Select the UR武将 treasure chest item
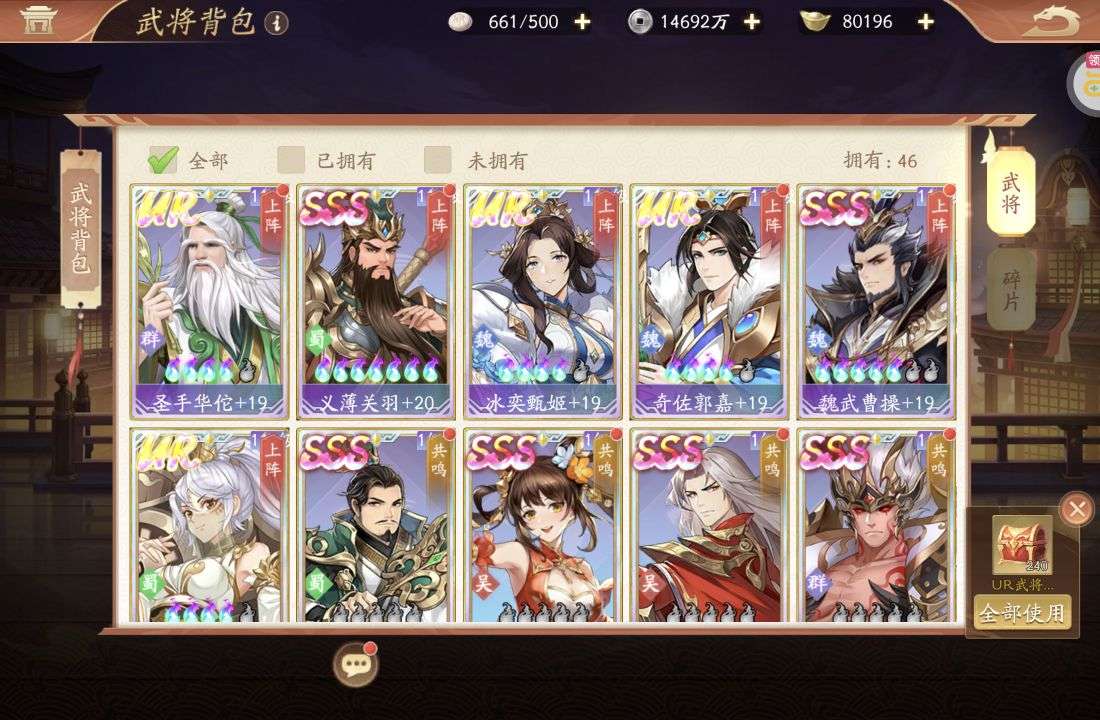This screenshot has width=1100, height=720. 1022,546
